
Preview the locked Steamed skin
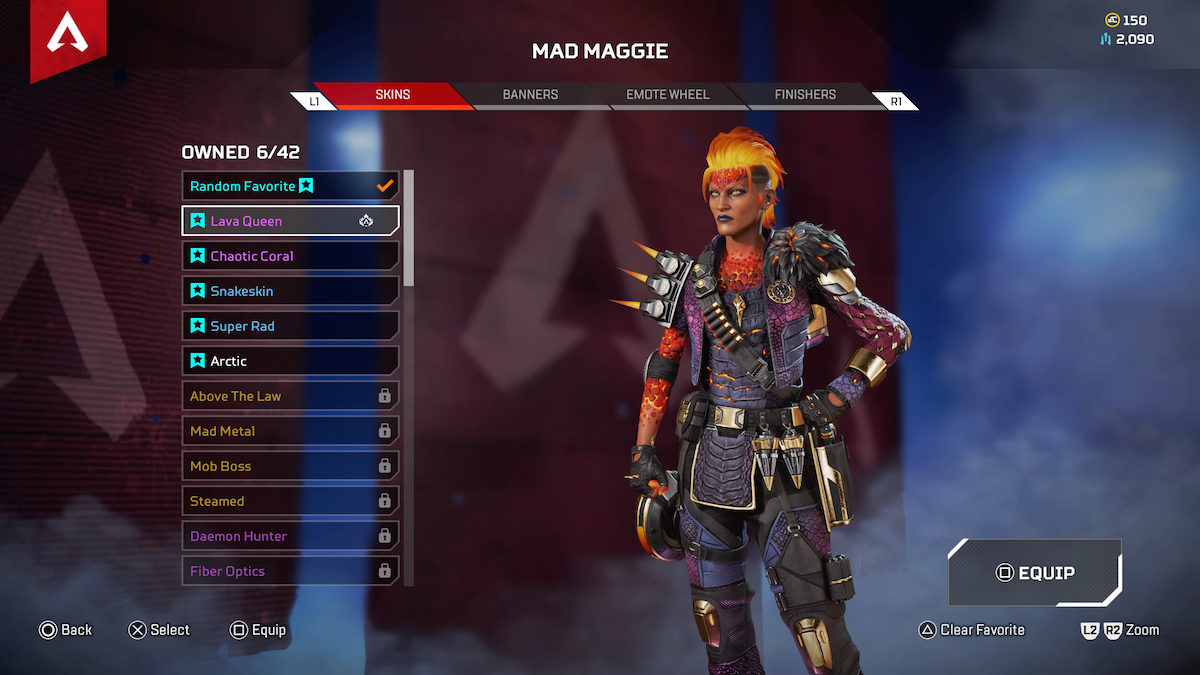coord(290,501)
